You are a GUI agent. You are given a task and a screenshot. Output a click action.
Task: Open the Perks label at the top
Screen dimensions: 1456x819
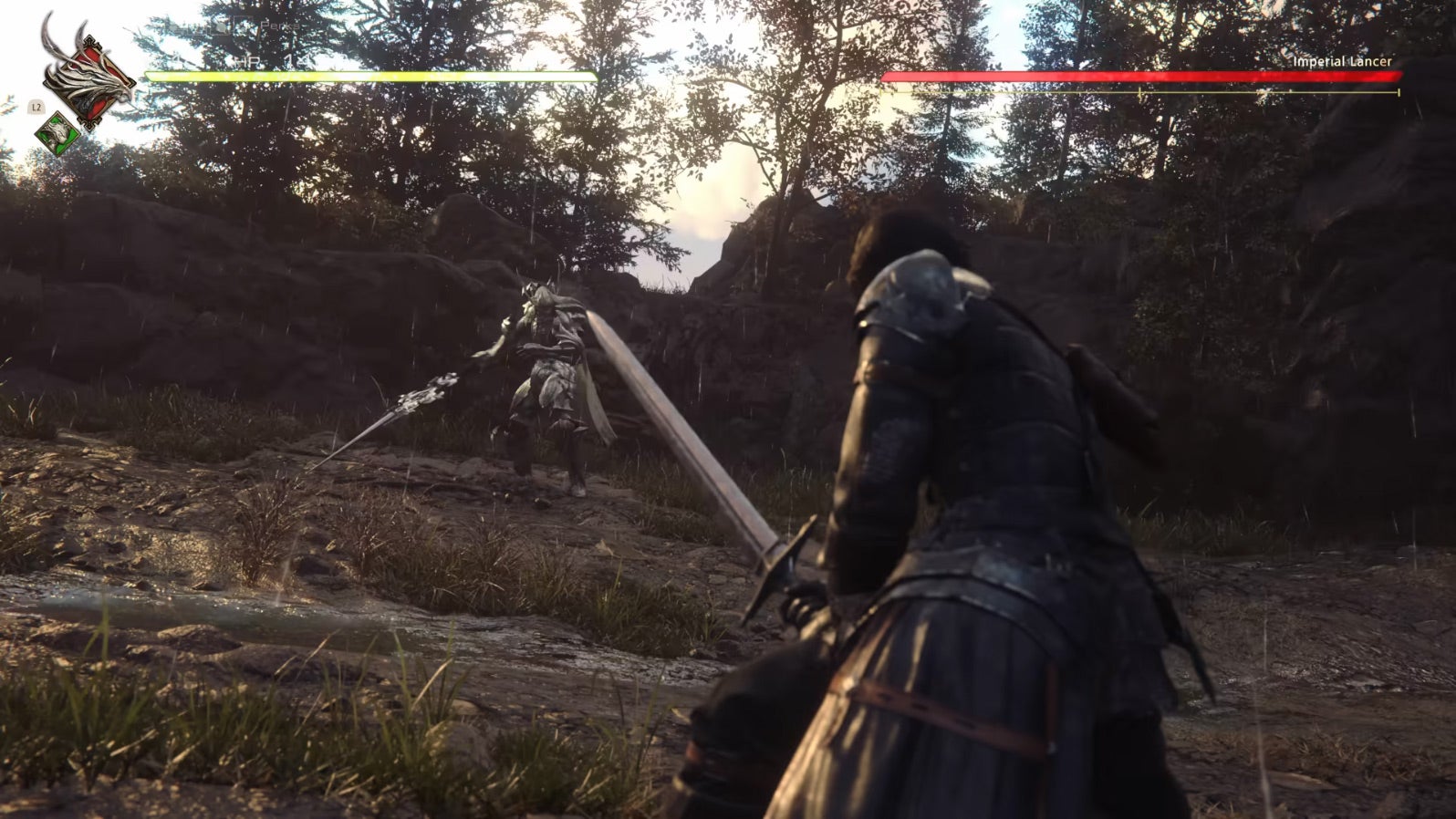(280, 26)
